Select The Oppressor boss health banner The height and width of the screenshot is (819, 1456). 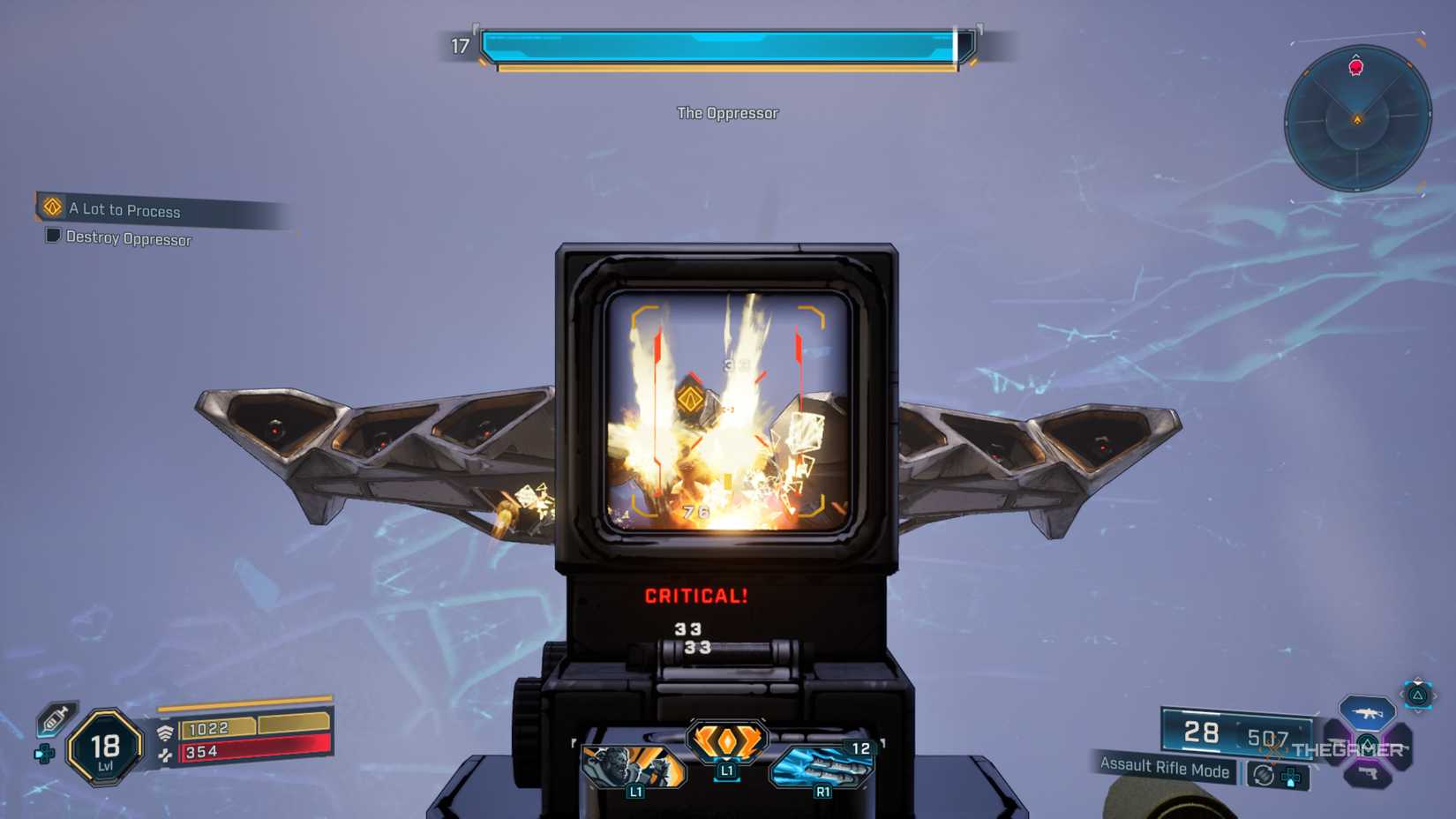[x=727, y=113]
